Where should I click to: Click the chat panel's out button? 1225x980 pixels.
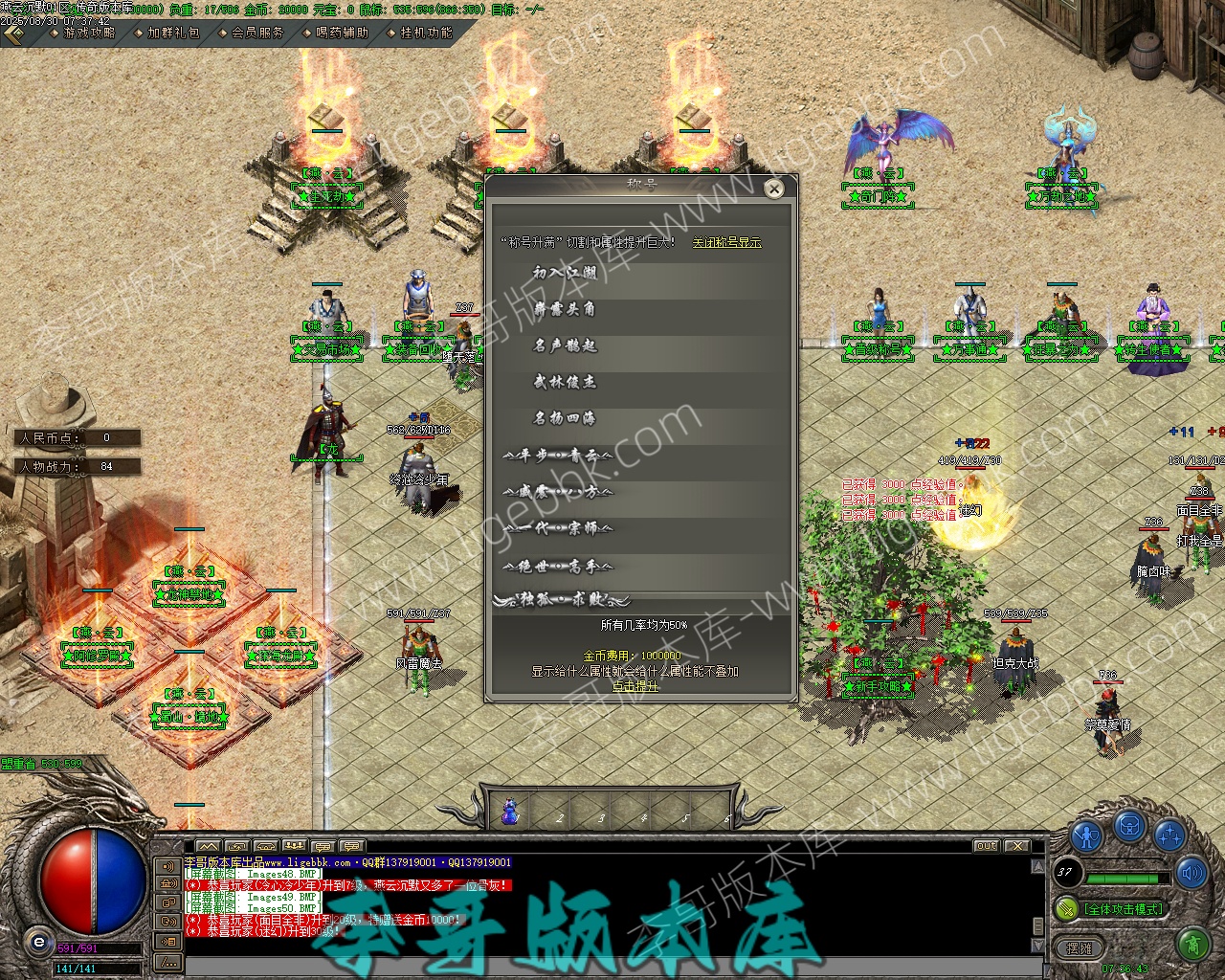987,846
